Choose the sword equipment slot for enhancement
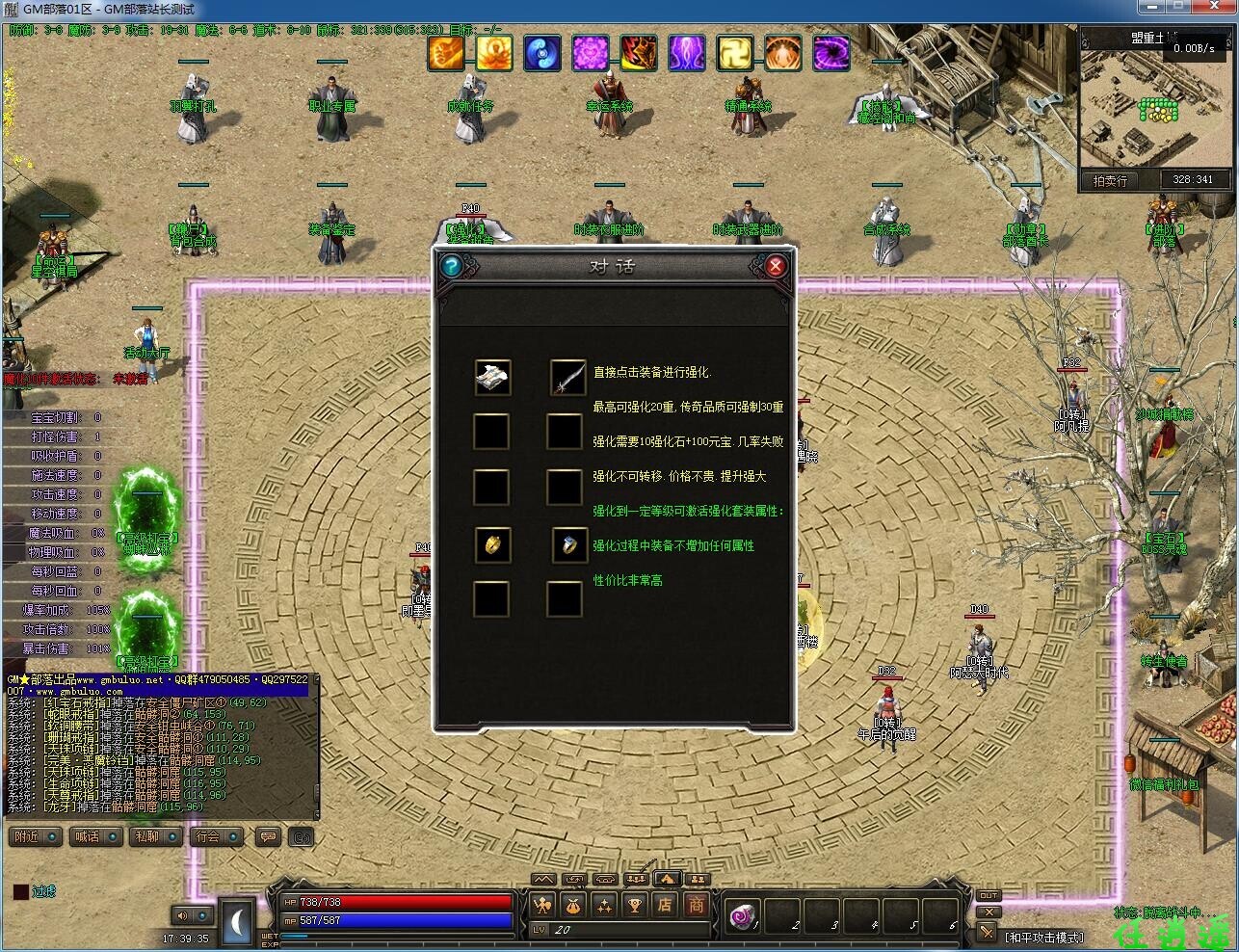Image resolution: width=1239 pixels, height=952 pixels. 567,377
